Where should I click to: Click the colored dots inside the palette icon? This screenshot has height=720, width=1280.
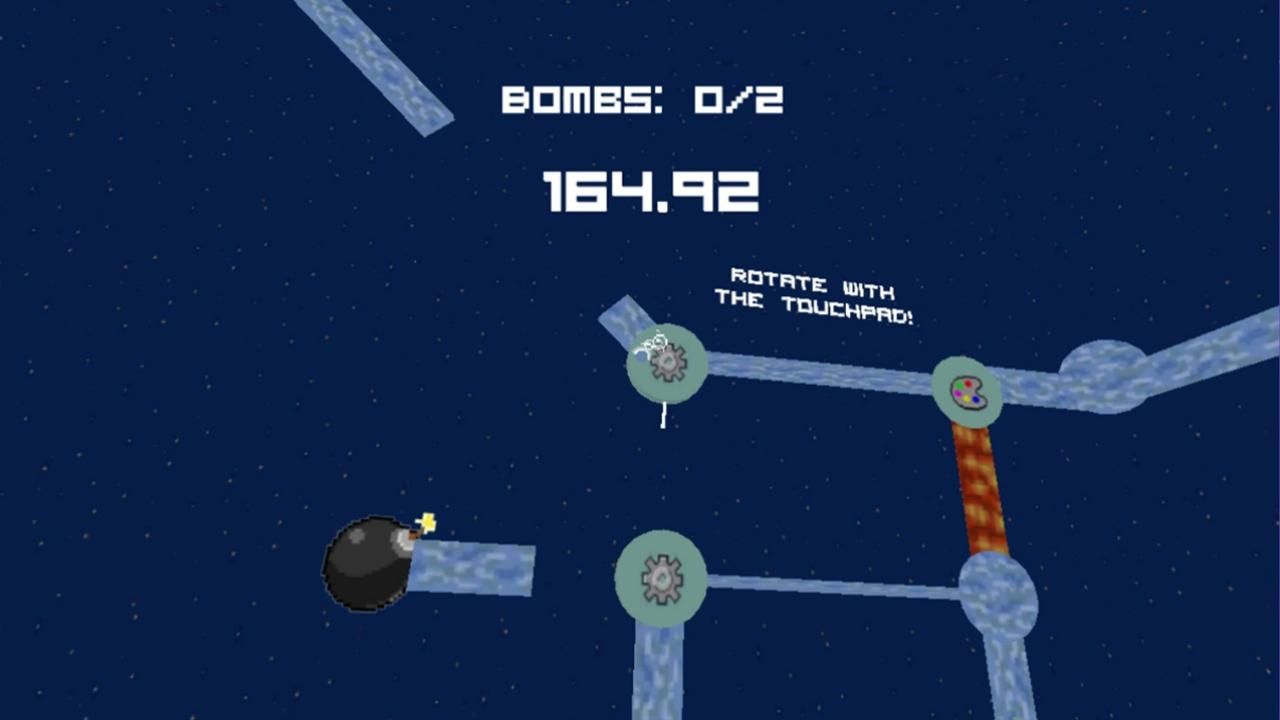964,388
